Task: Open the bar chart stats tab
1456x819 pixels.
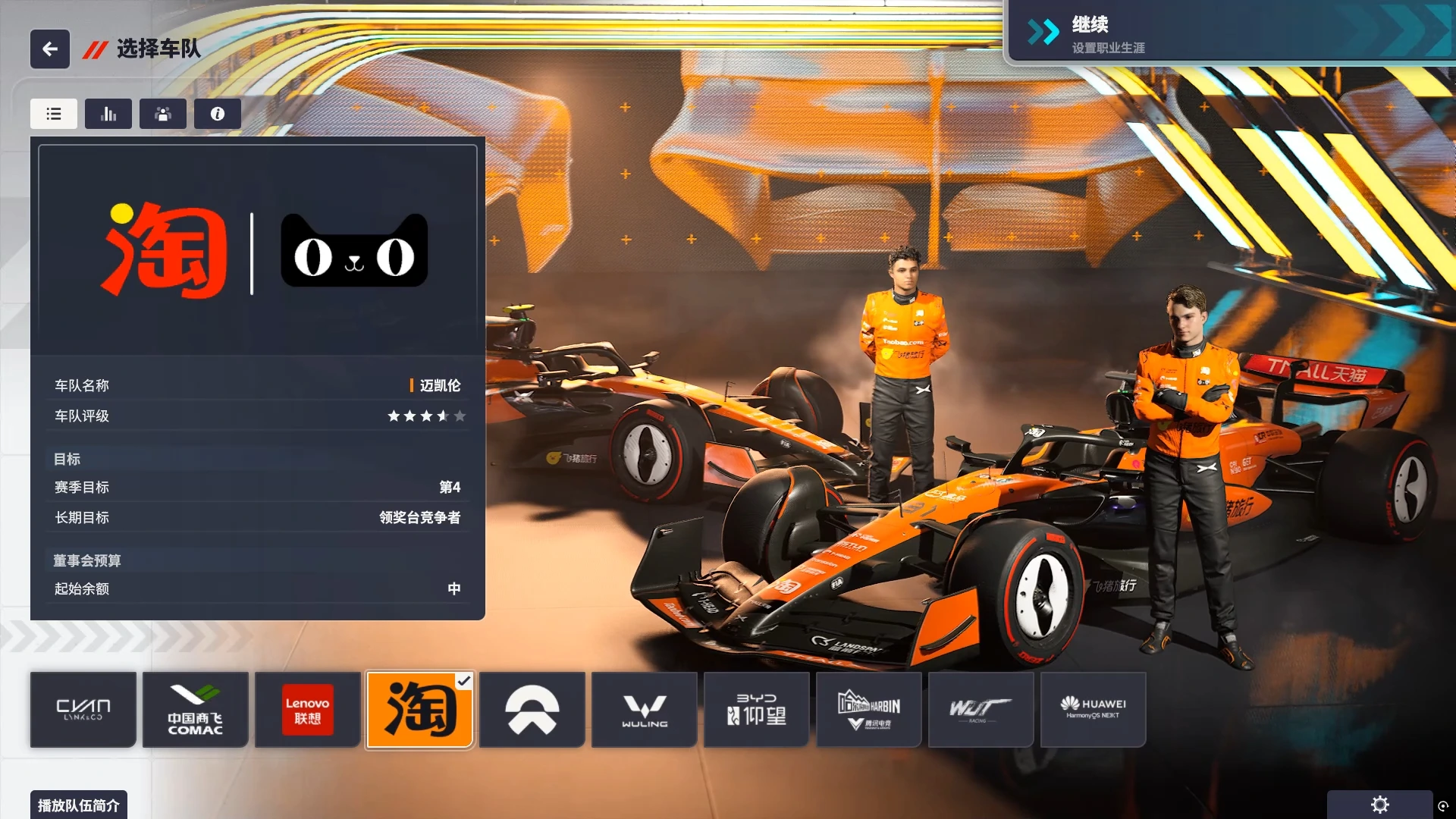Action: point(108,114)
